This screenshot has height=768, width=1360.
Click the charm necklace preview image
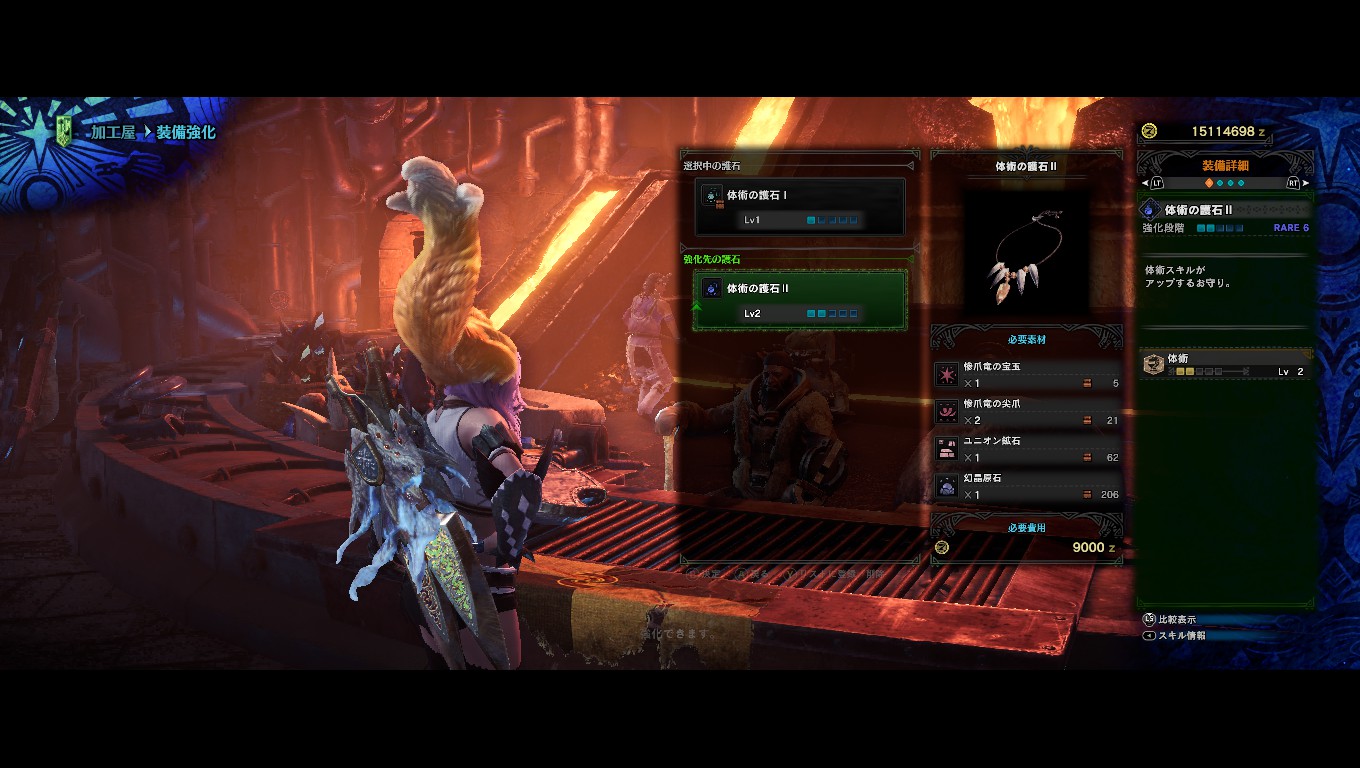click(x=1026, y=252)
